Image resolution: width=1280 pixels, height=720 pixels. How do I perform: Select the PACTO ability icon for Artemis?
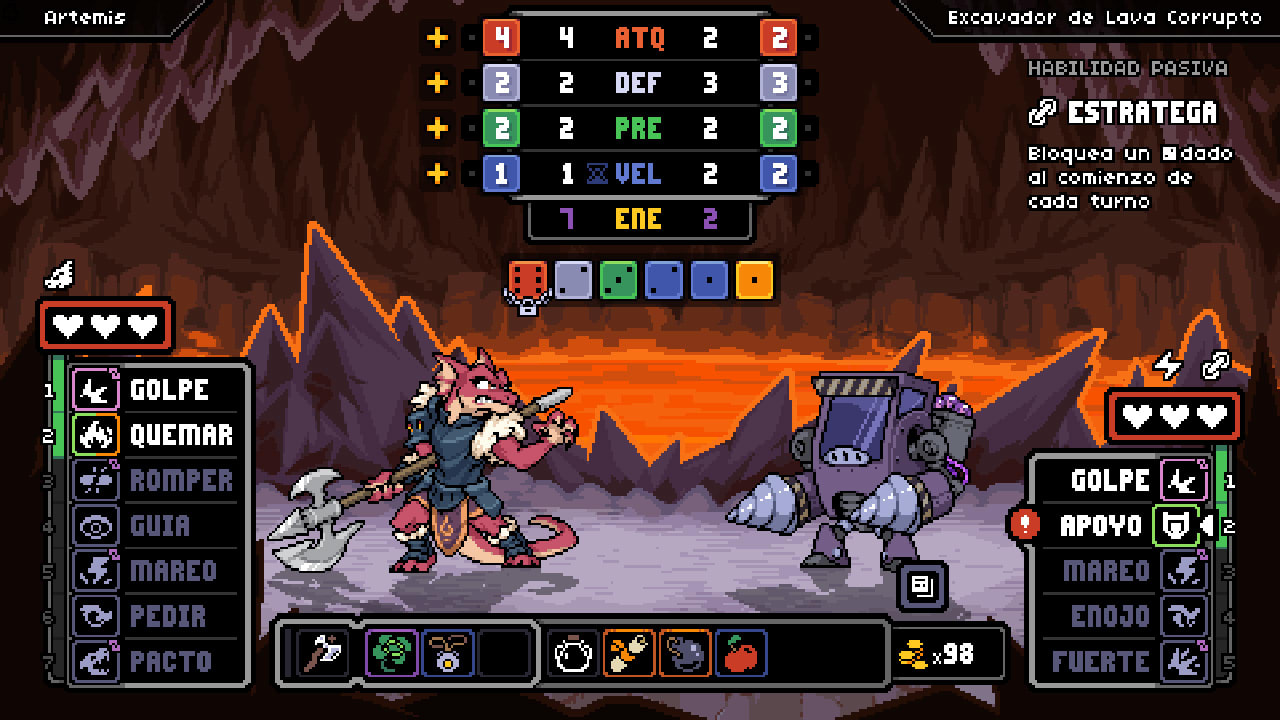click(95, 661)
